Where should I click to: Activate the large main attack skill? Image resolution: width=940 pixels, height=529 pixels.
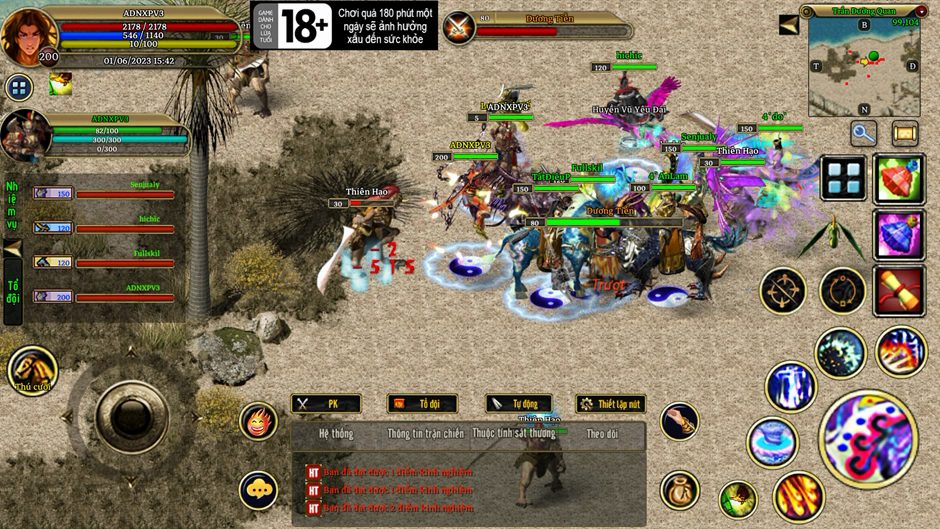(x=867, y=438)
